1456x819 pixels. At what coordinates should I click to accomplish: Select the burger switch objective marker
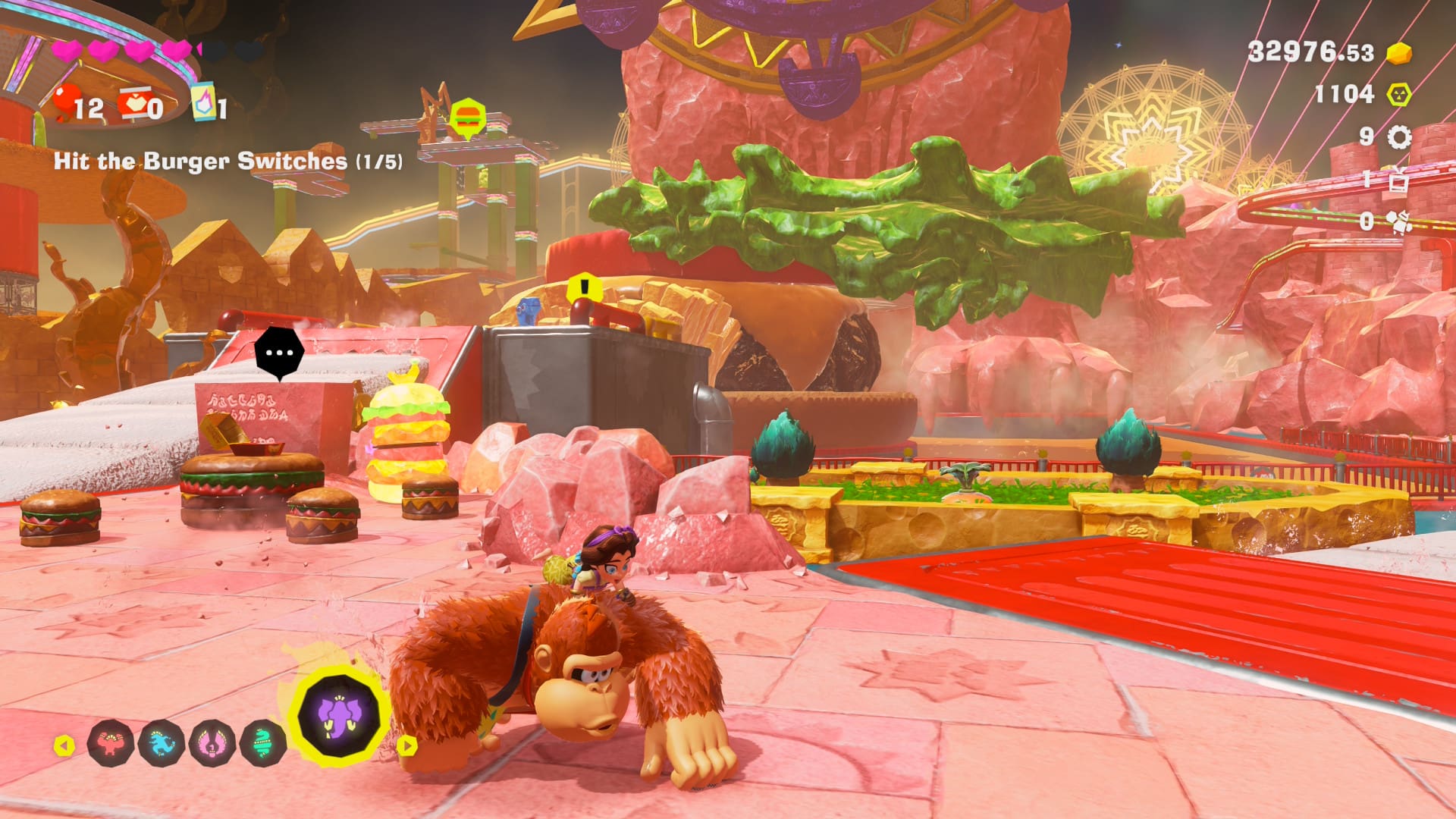467,118
